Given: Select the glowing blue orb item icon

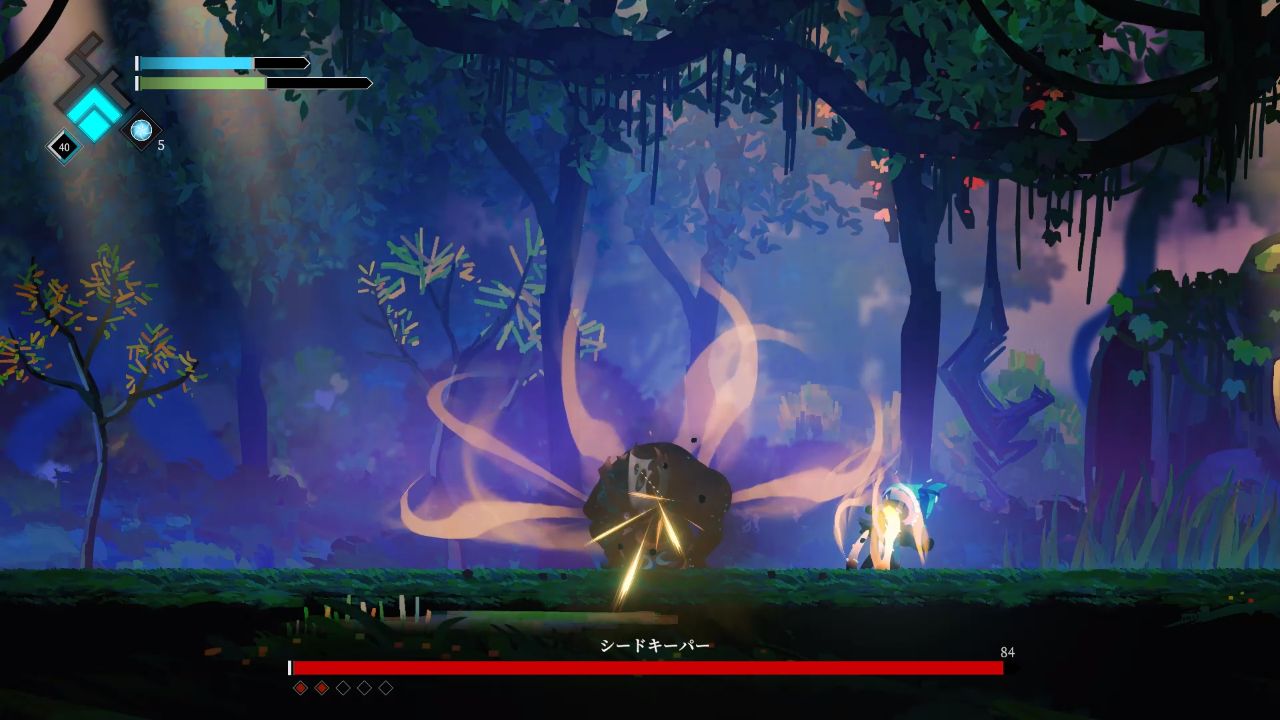Looking at the screenshot, I should tap(141, 129).
